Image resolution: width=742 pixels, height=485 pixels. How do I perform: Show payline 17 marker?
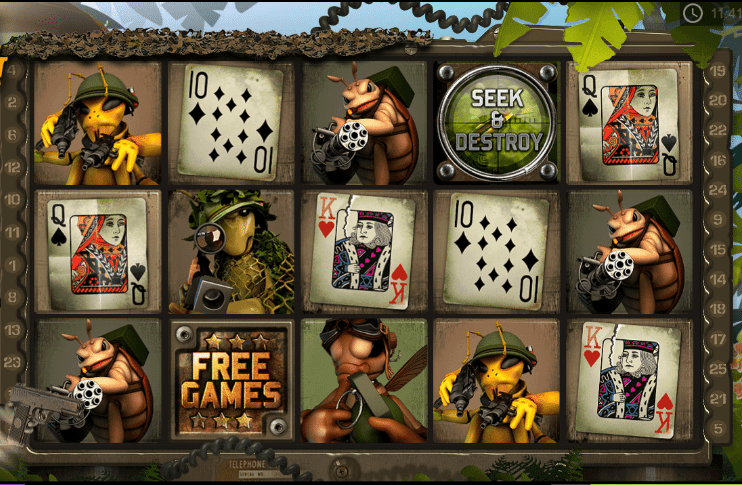(x=719, y=339)
